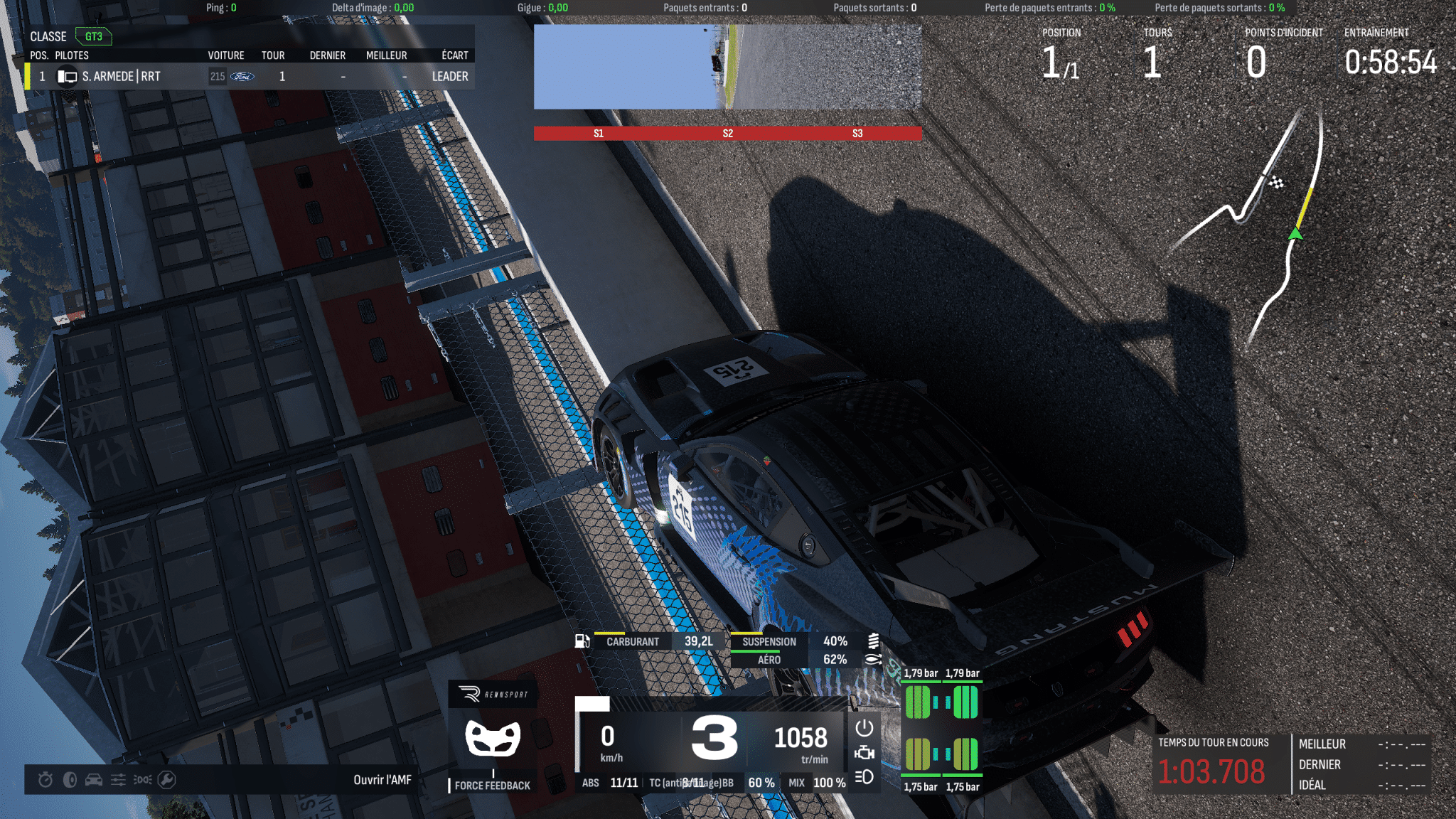Expand the CLASSE leaderboard panel
This screenshot has width=1456, height=819.
[48, 36]
